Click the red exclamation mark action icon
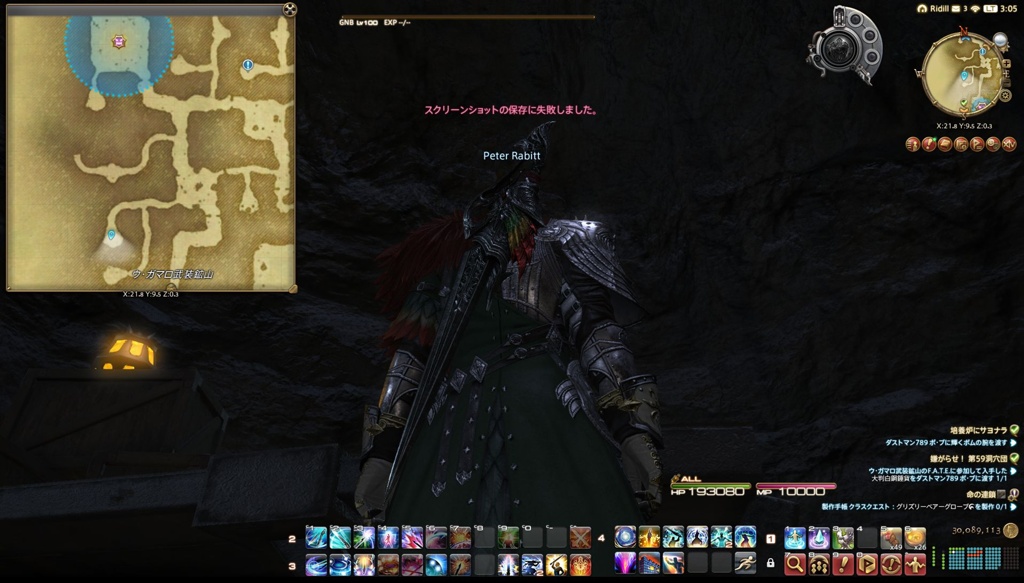The image size is (1024, 583). click(843, 564)
